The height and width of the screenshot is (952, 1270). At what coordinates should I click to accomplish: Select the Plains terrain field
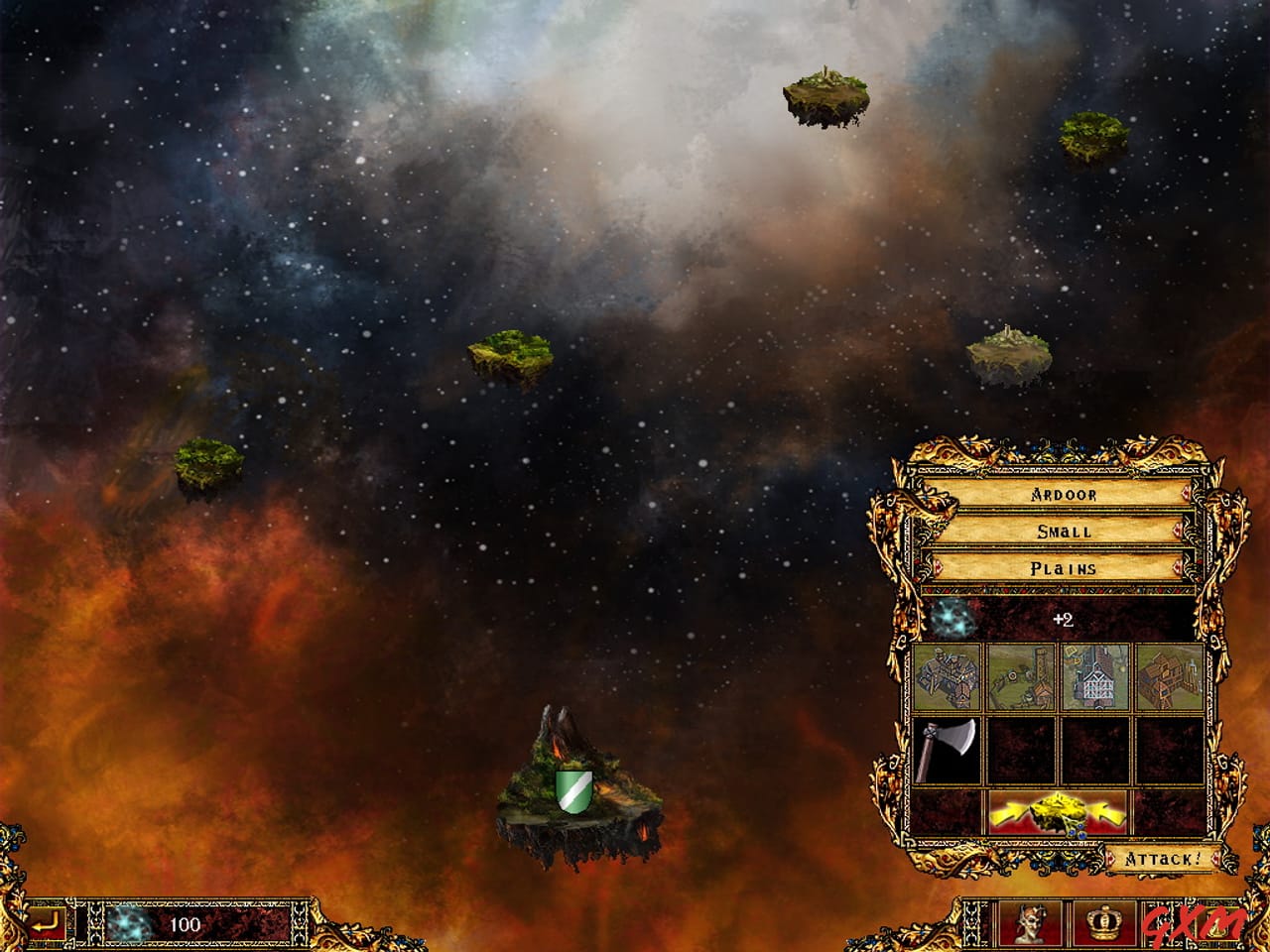[x=1062, y=567]
